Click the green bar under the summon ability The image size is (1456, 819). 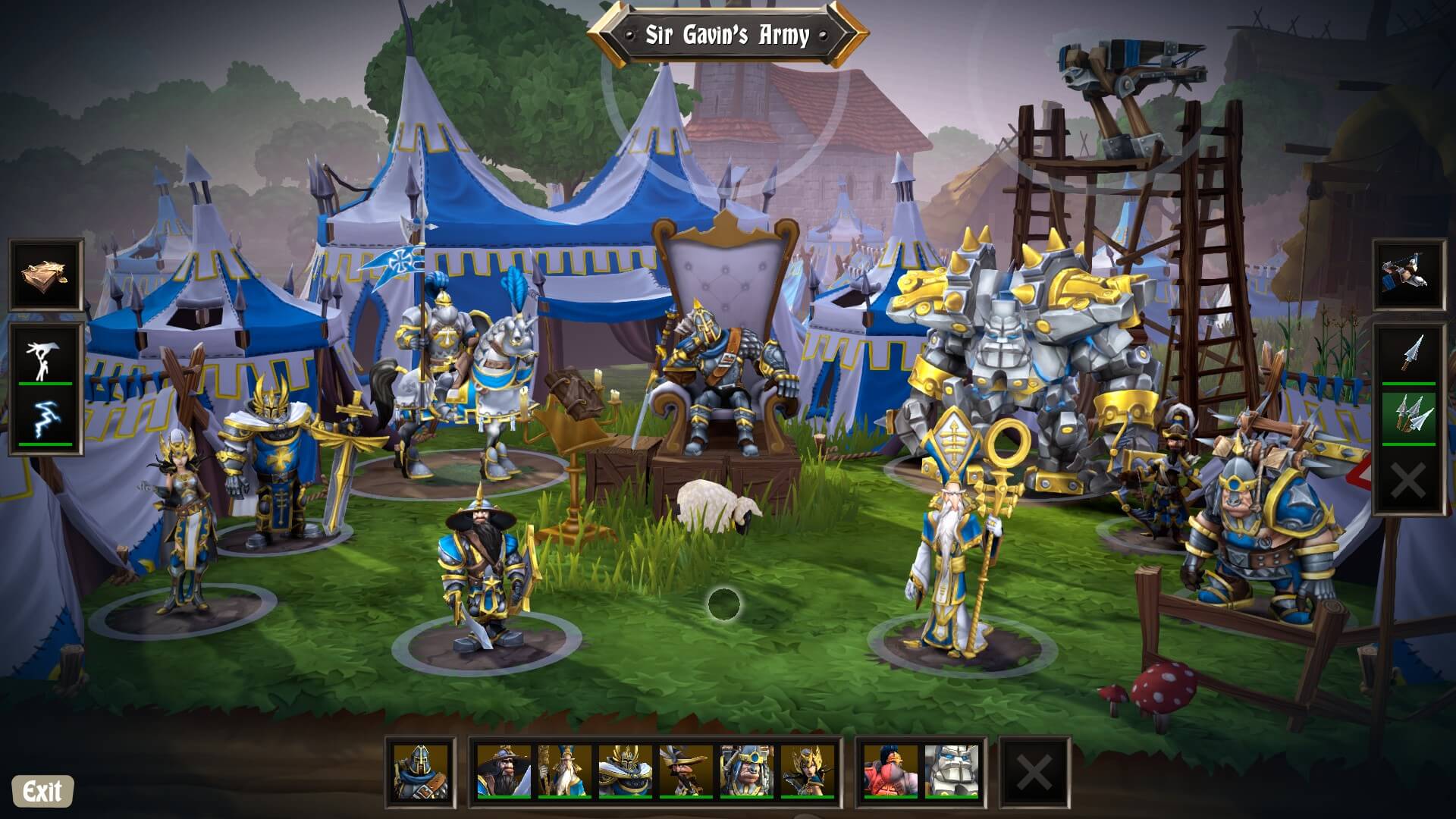tap(44, 383)
